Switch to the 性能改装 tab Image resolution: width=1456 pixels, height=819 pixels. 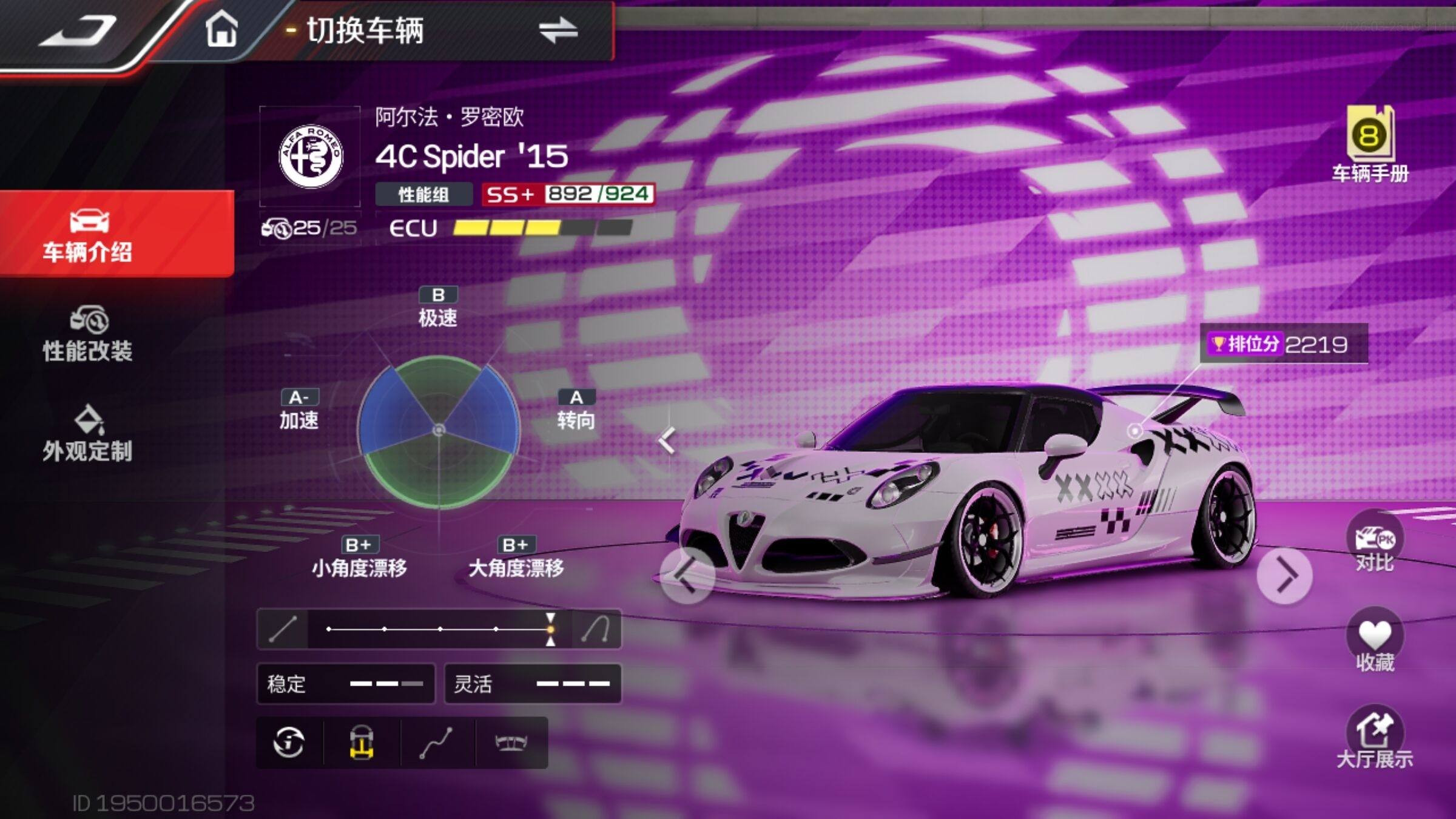click(88, 334)
